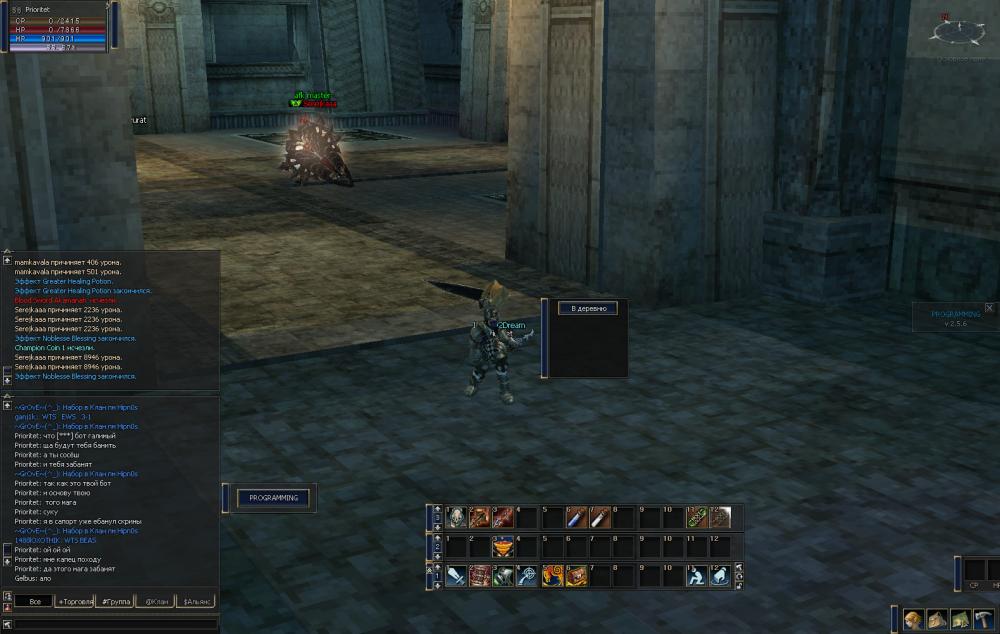Image resolution: width=1000 pixels, height=634 pixels.
Task: Use the blue potion vial in hotbar
Action: pyautogui.click(x=576, y=517)
